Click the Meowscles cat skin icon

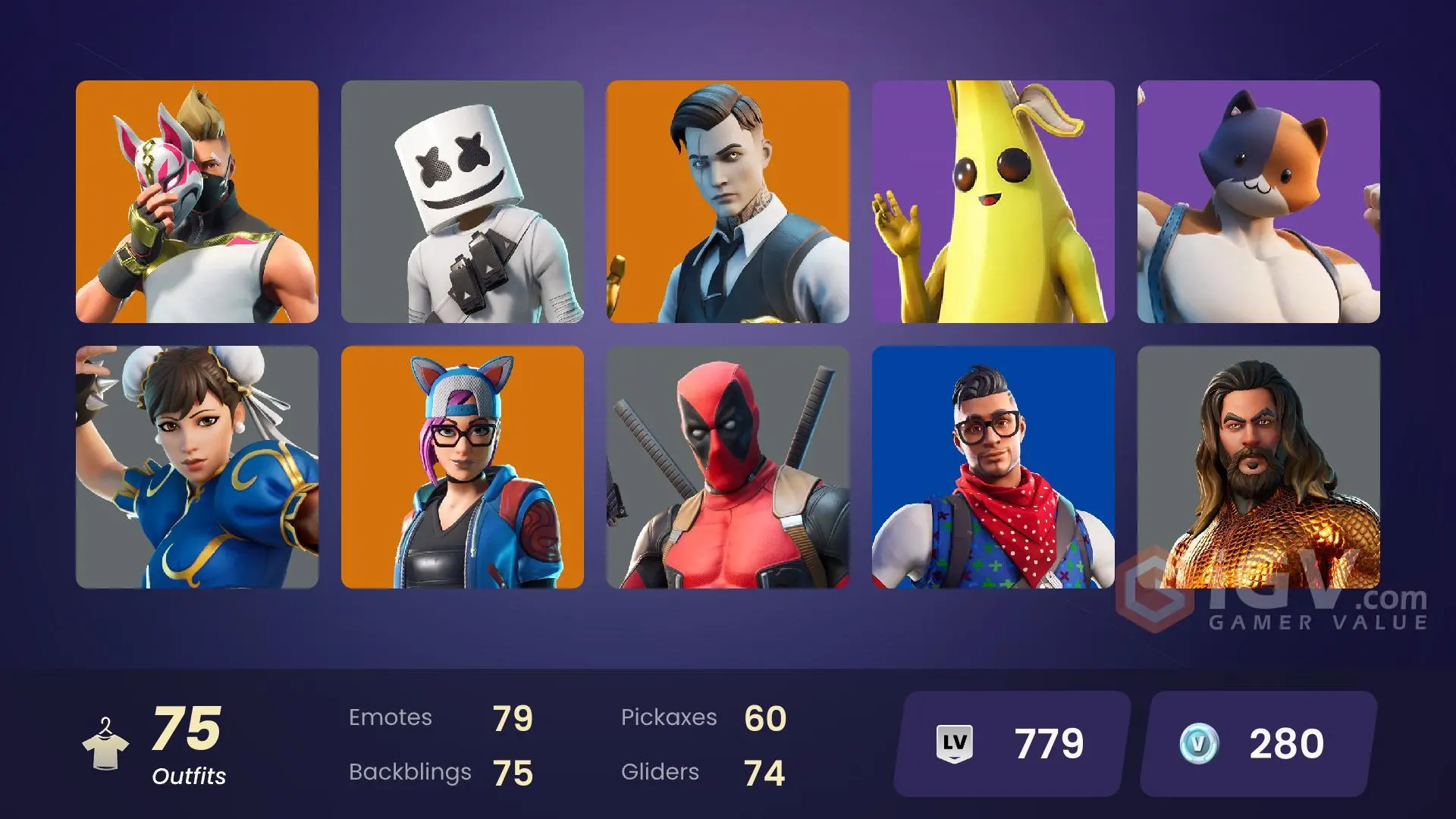click(1259, 201)
